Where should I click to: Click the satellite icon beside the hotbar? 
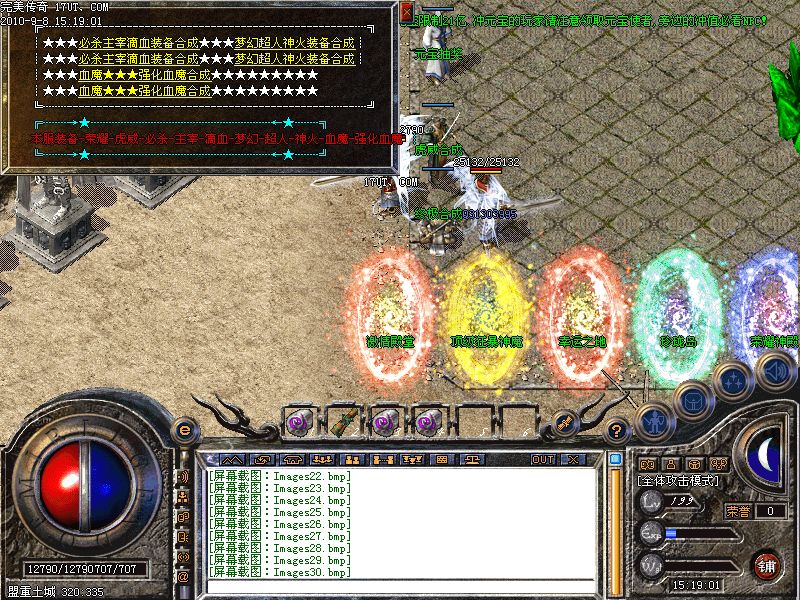[565, 422]
